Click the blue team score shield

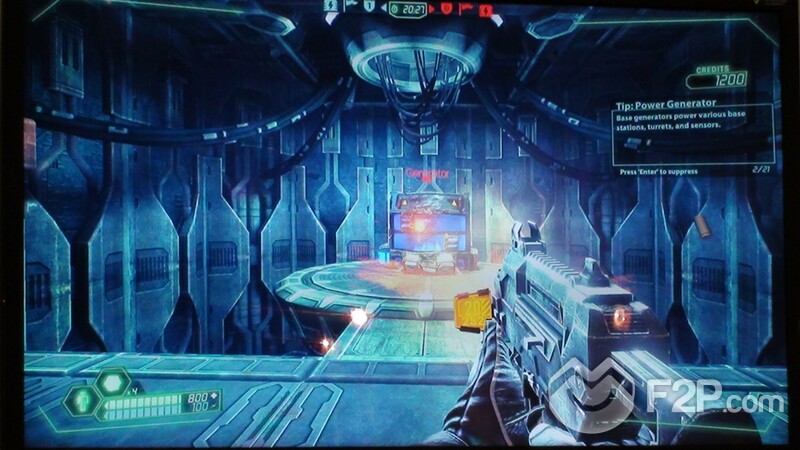pos(368,8)
